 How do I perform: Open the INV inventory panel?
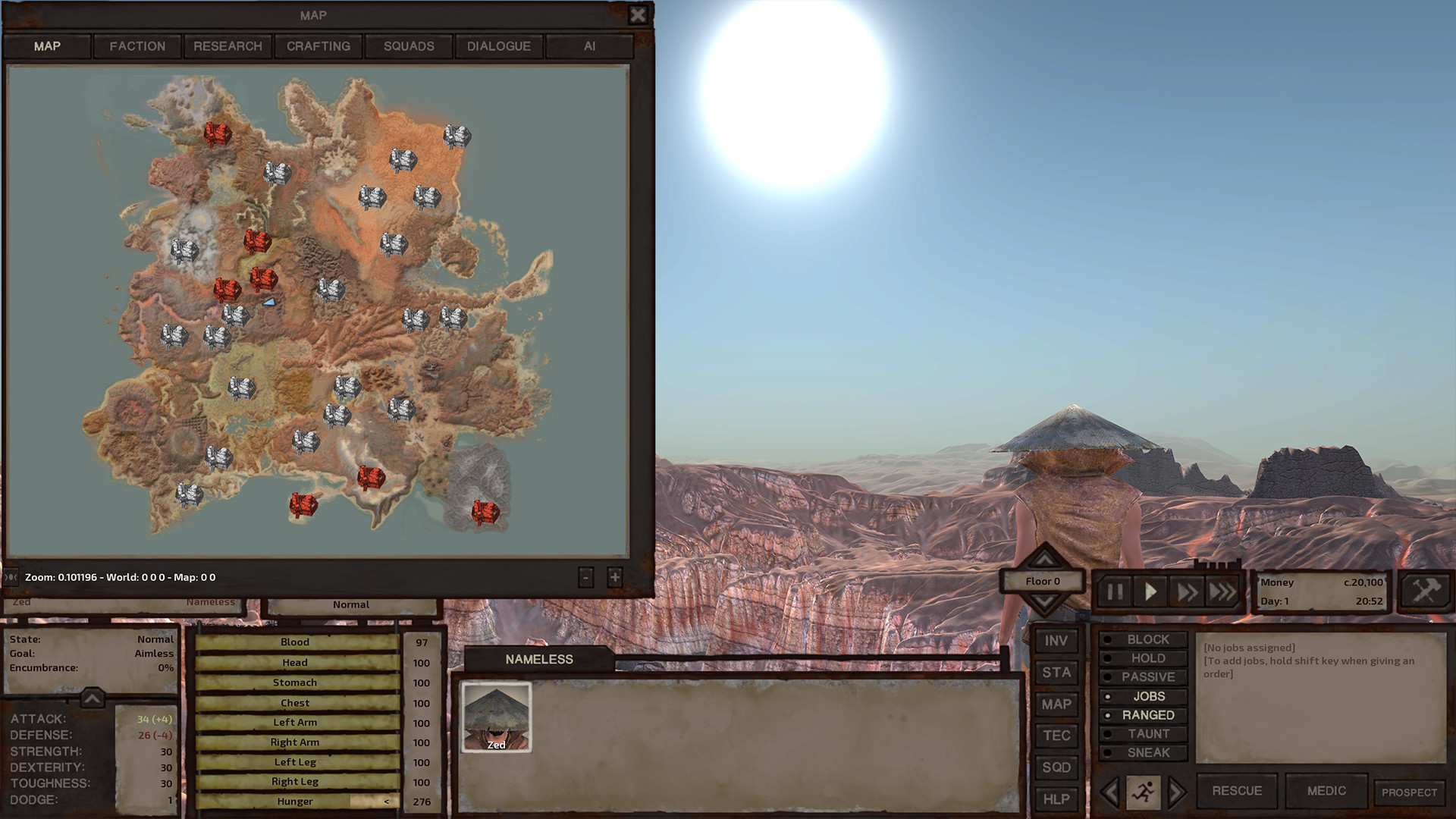pos(1056,639)
